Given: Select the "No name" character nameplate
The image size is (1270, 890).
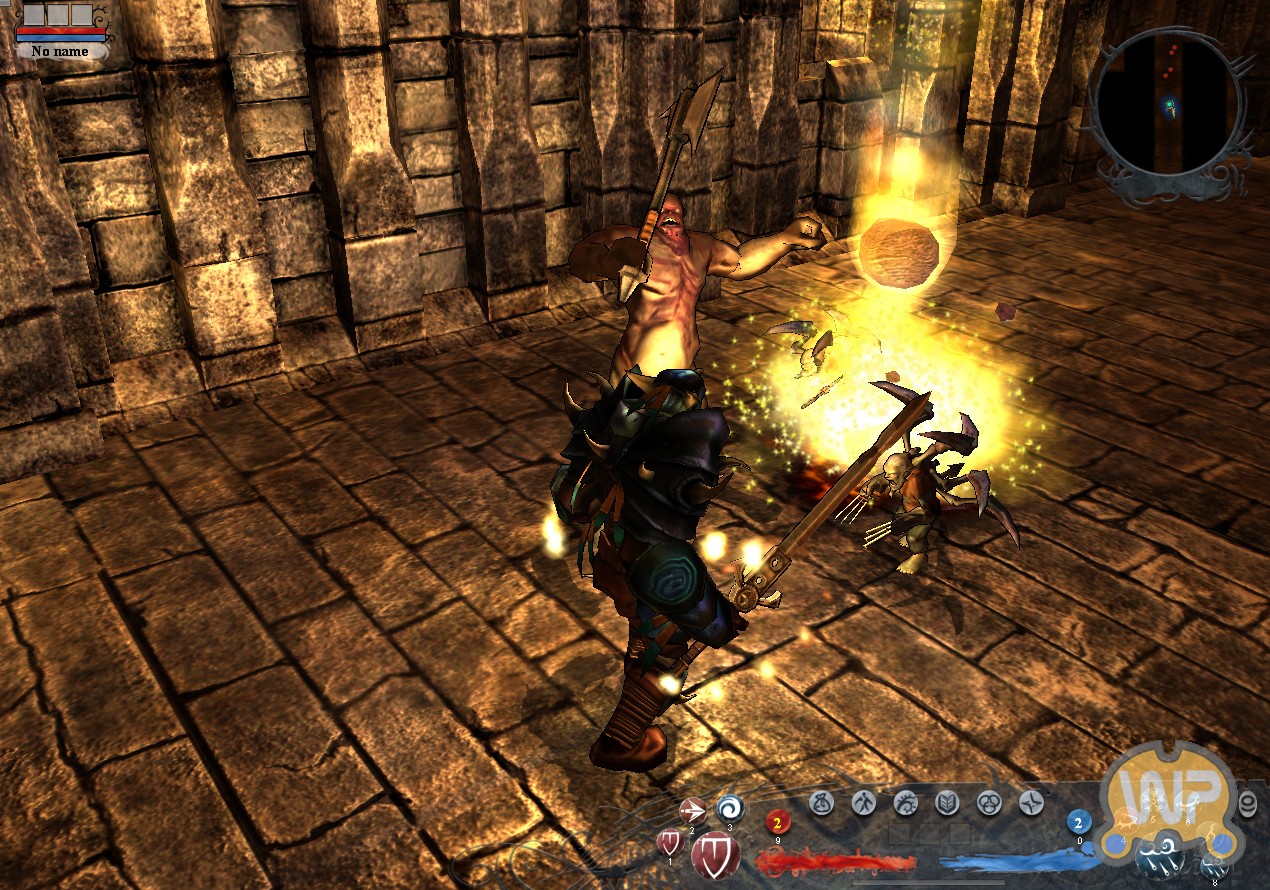Looking at the screenshot, I should coord(62,51).
